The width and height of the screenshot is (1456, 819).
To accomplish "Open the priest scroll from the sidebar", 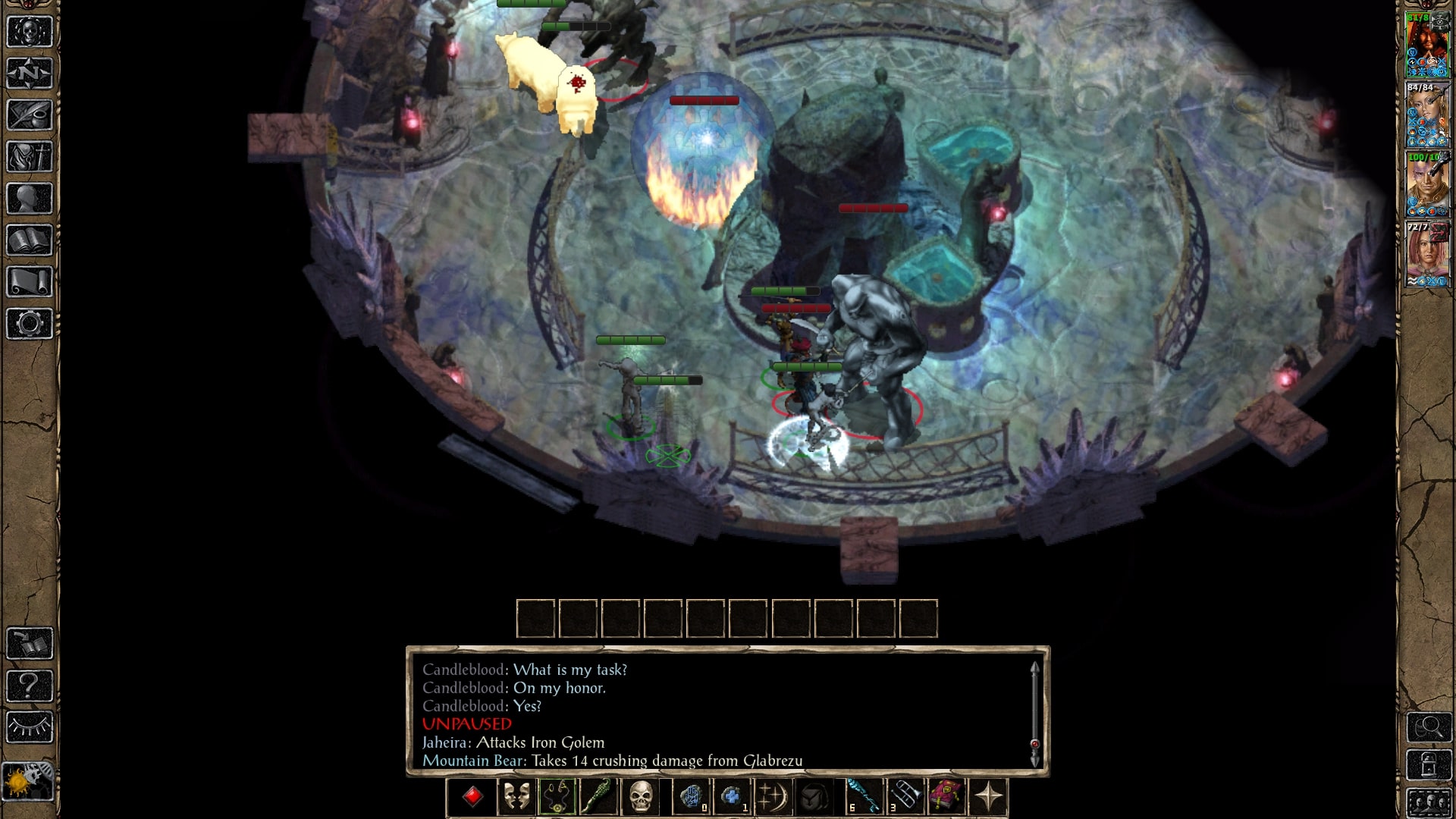I will click(x=30, y=282).
